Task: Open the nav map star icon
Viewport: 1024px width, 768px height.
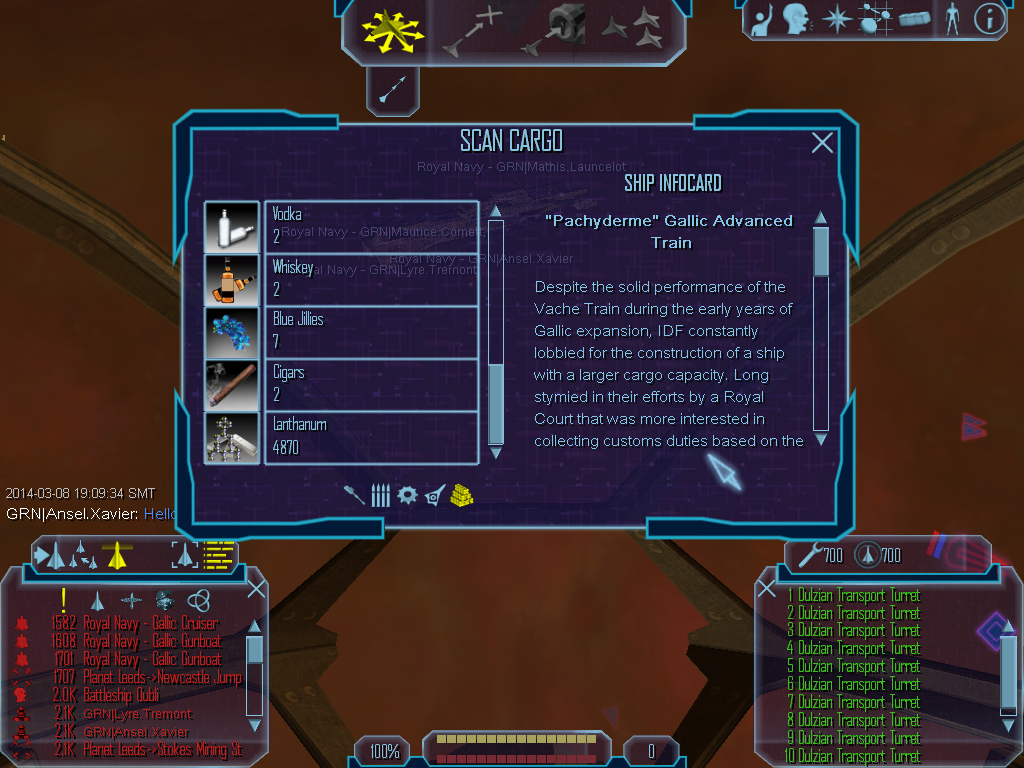Action: point(835,19)
